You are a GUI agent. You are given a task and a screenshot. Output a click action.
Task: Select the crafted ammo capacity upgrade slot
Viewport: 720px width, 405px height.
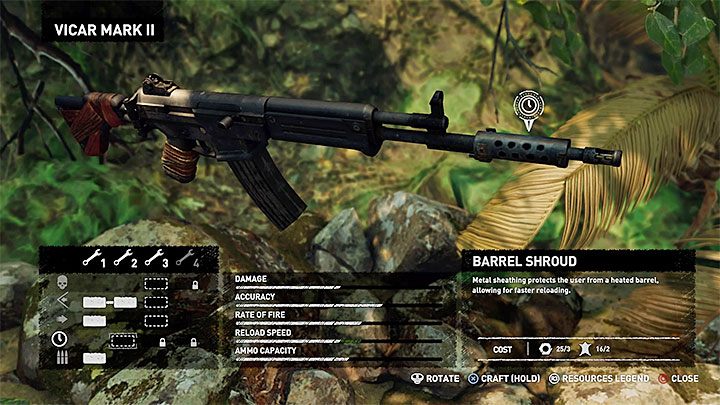[x=94, y=357]
